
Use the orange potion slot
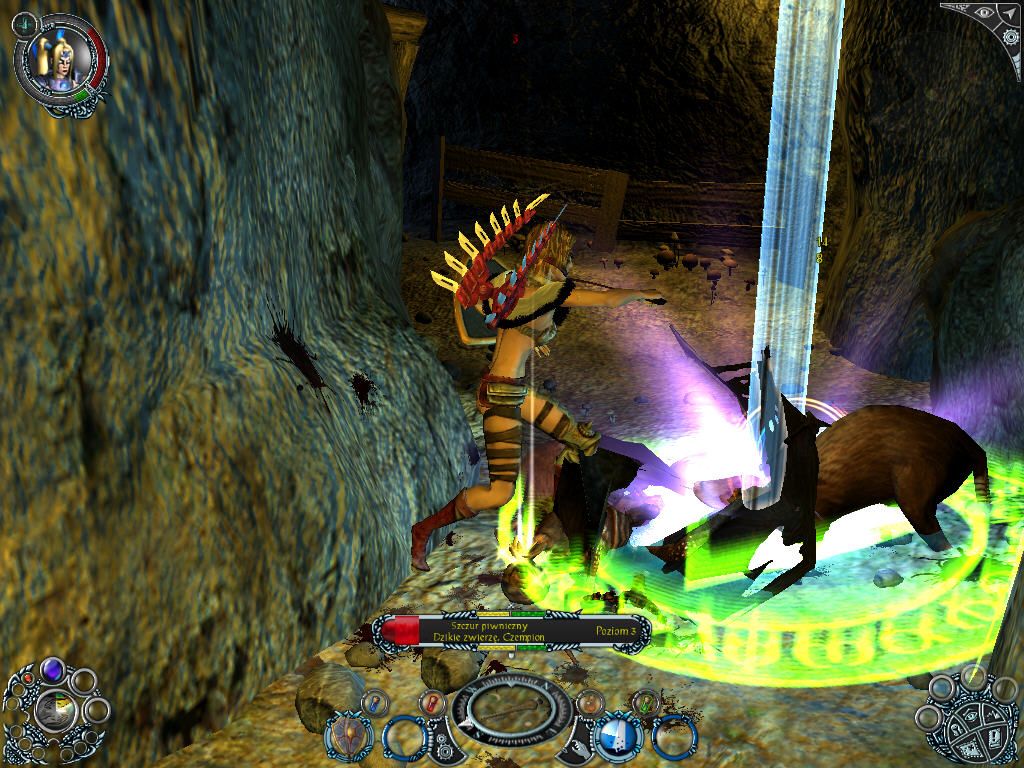pyautogui.click(x=590, y=702)
